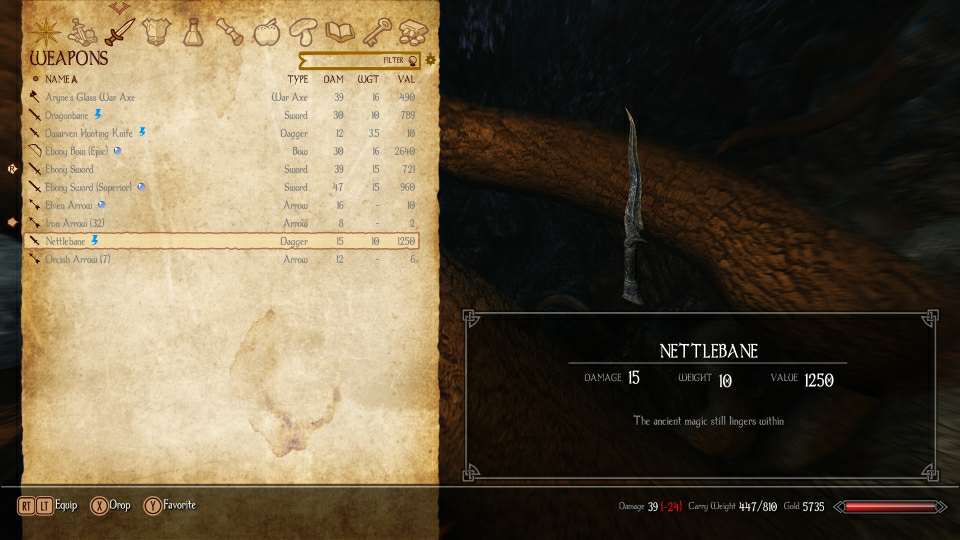Show the scrolls category
Screen dimensions: 960x540
click(232, 32)
